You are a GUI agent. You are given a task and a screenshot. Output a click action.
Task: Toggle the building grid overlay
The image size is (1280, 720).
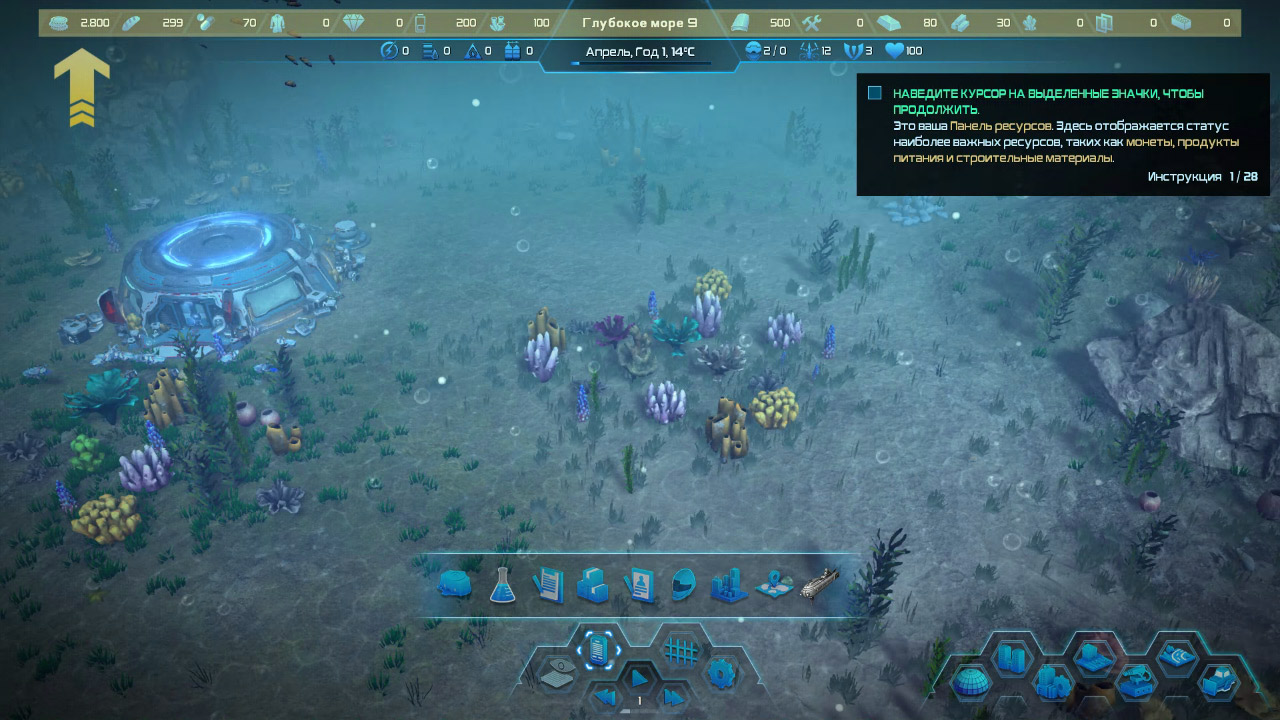pyautogui.click(x=681, y=650)
